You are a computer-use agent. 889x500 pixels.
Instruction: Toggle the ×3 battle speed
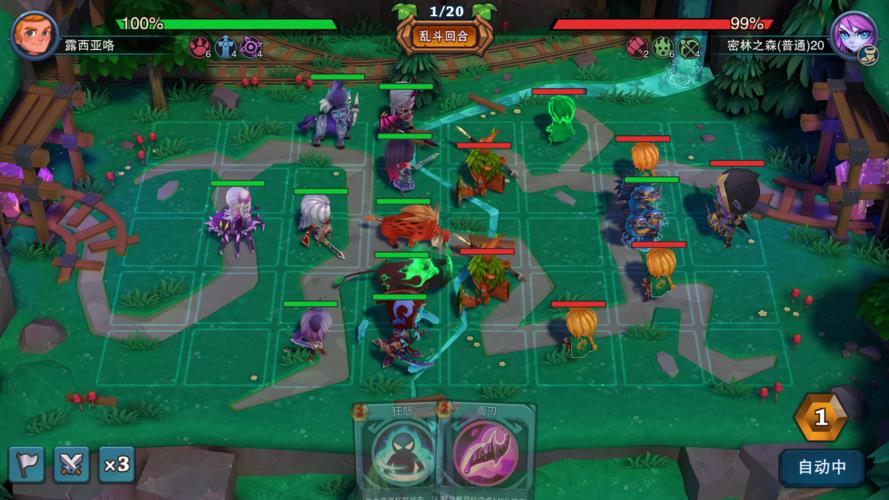coord(116,464)
